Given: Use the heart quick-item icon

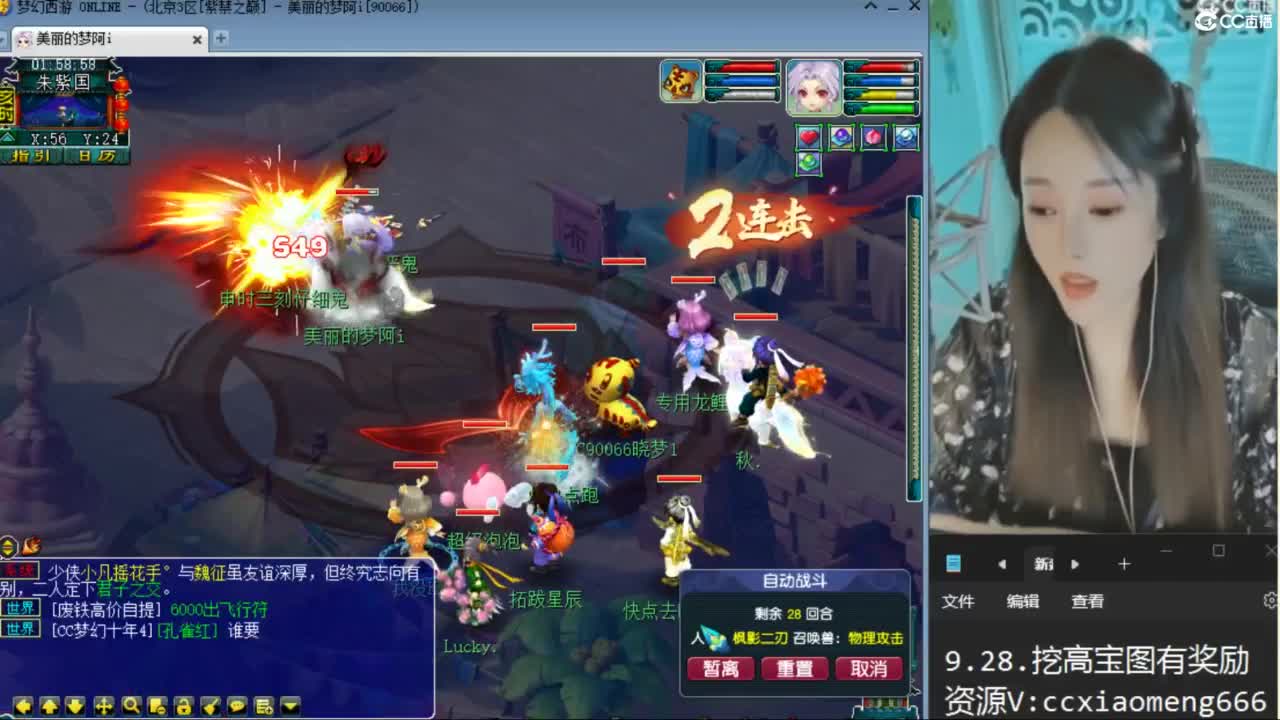Looking at the screenshot, I should (809, 137).
